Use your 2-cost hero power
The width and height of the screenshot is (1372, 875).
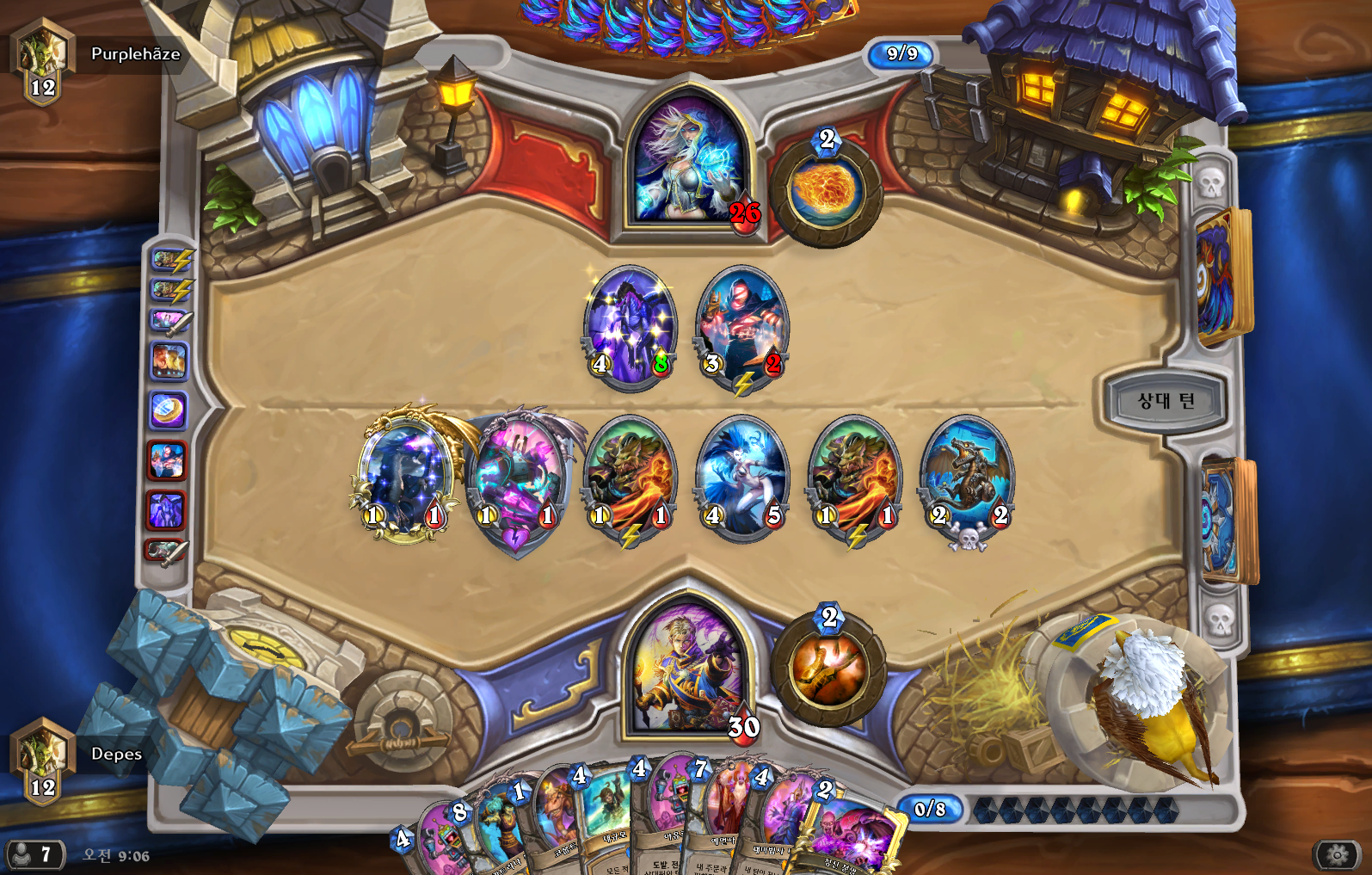828,669
